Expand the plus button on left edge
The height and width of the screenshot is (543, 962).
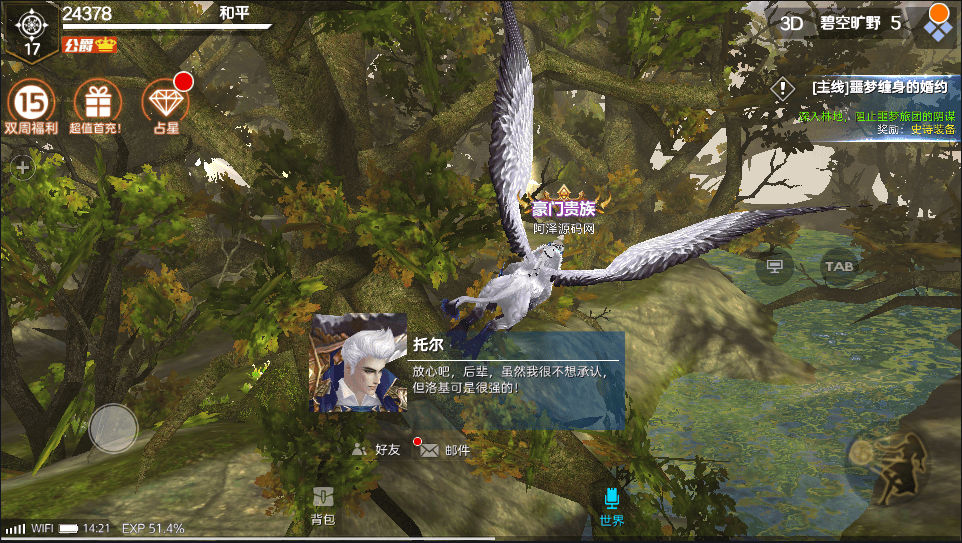pyautogui.click(x=22, y=167)
